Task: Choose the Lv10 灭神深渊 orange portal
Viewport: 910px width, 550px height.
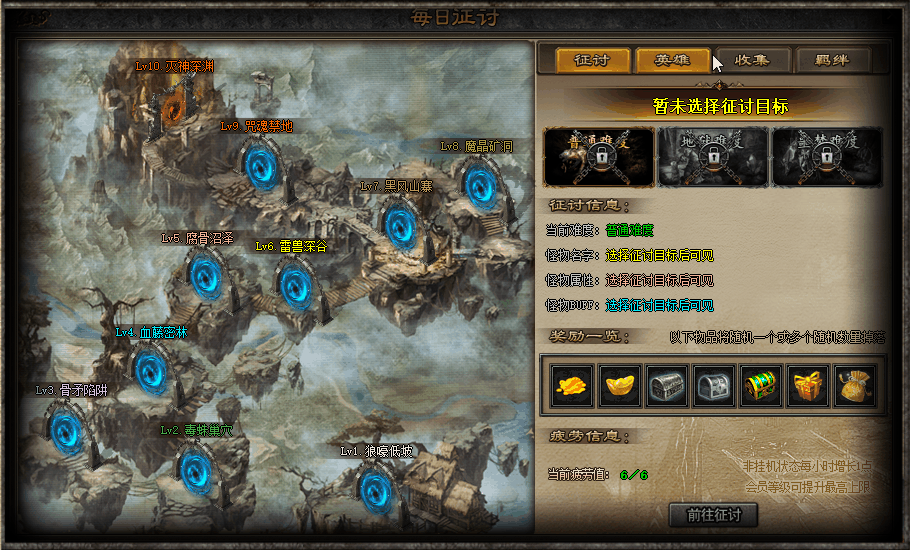Action: [177, 103]
